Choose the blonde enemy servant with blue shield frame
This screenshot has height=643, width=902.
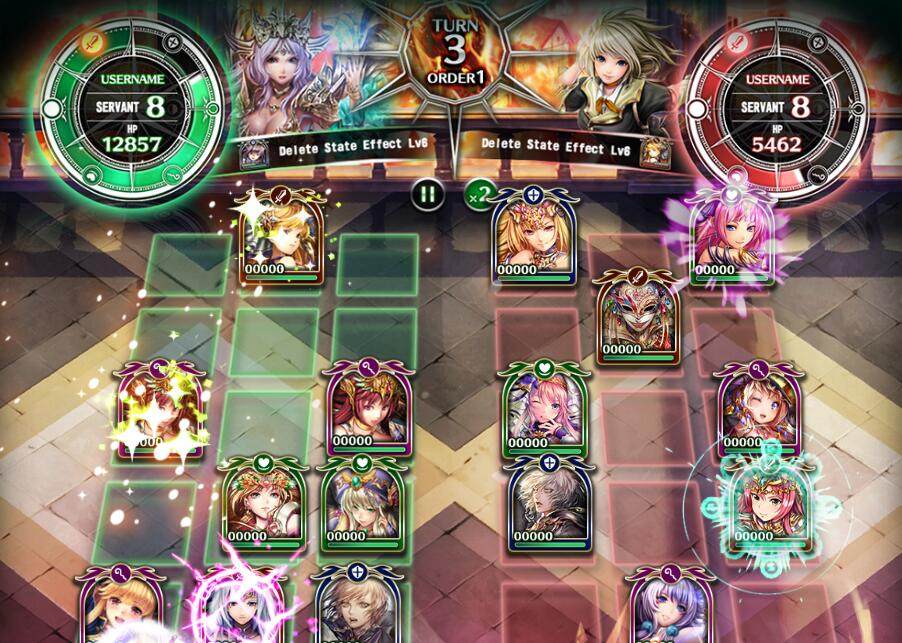coord(532,238)
